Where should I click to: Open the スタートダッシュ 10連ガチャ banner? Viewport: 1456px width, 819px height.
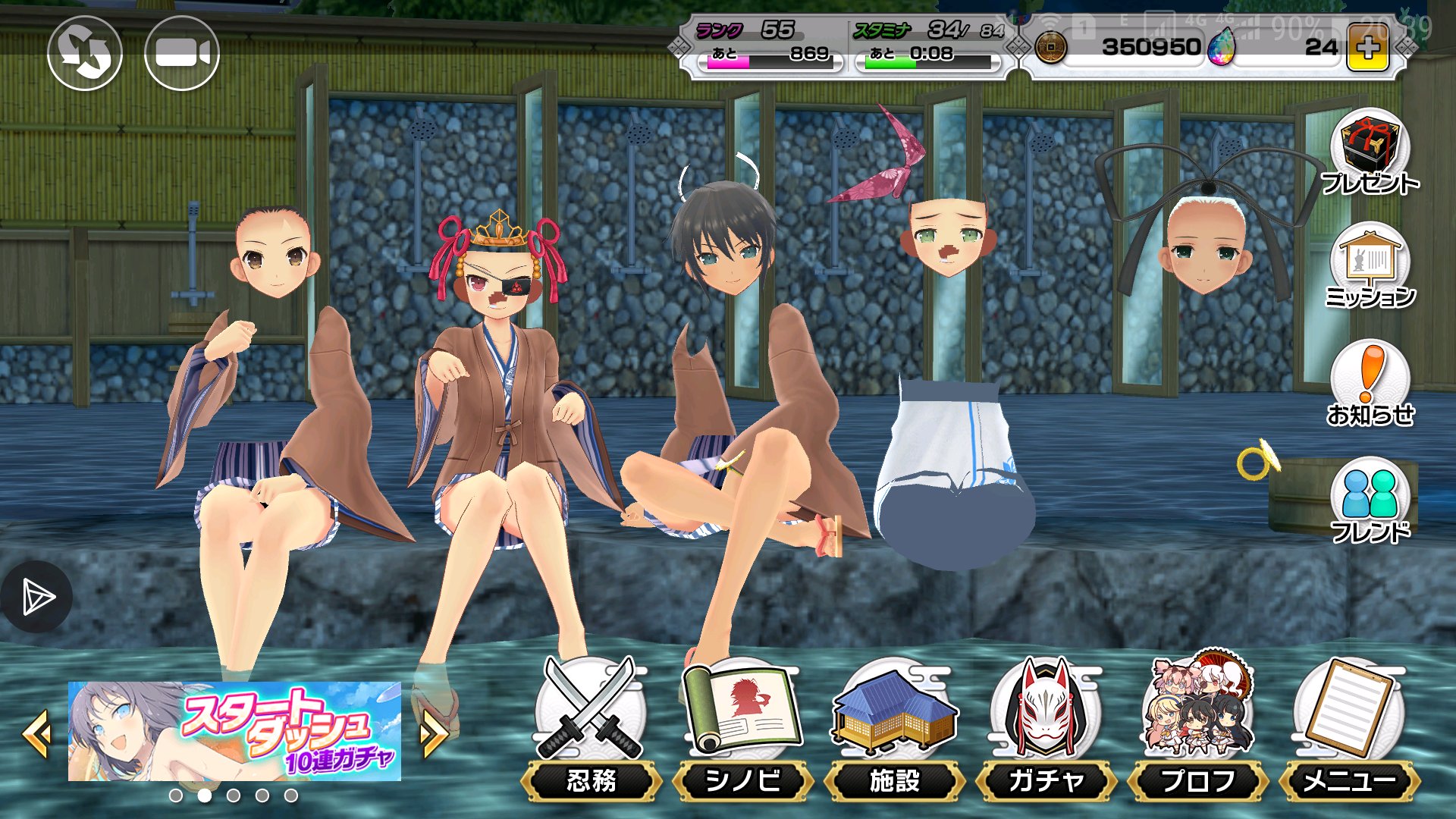[234, 731]
